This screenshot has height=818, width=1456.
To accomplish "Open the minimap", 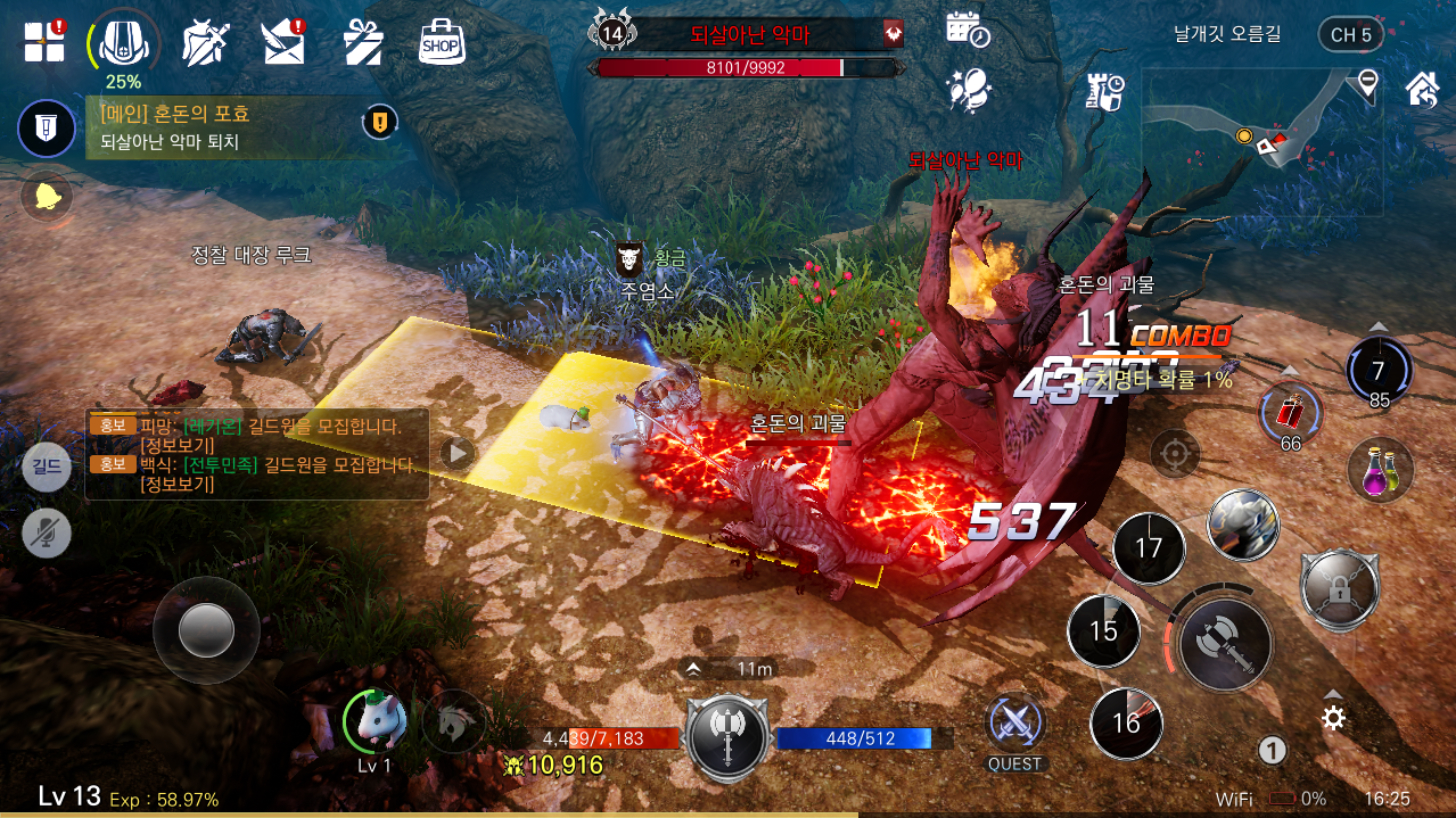I will click(x=1261, y=140).
